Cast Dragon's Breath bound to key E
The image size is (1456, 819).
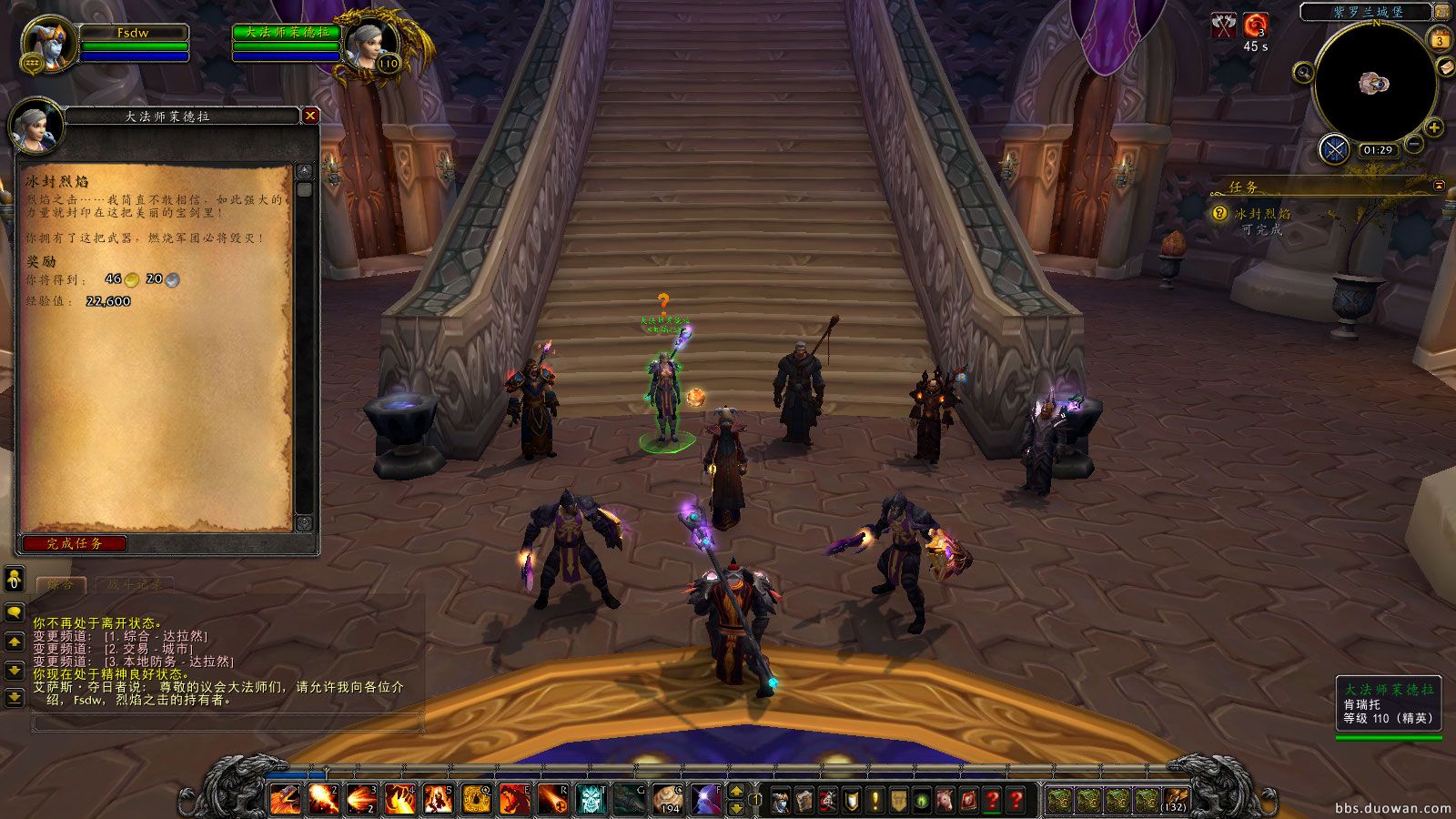coord(514,796)
